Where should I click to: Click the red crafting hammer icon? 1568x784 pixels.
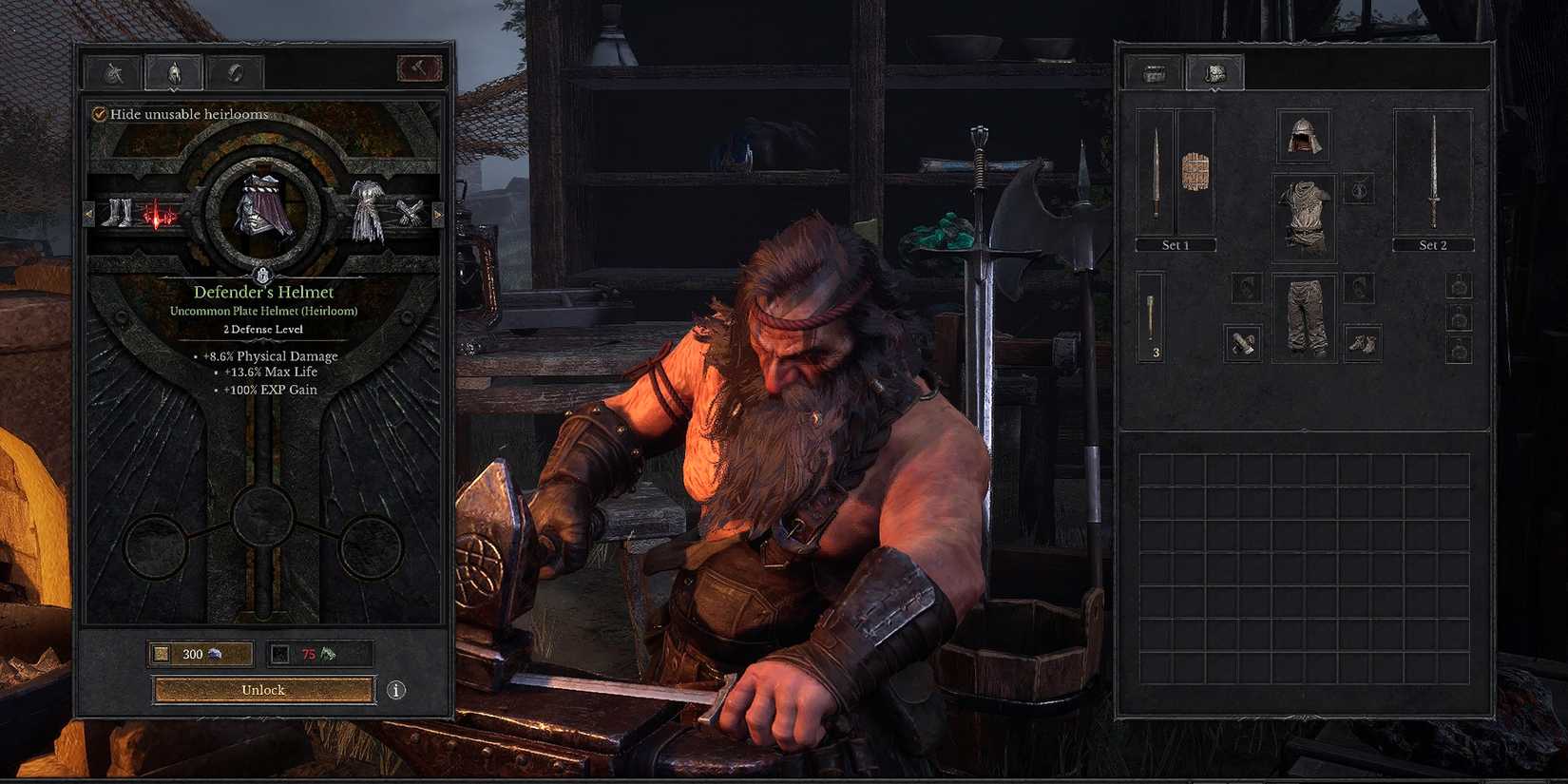(x=421, y=68)
